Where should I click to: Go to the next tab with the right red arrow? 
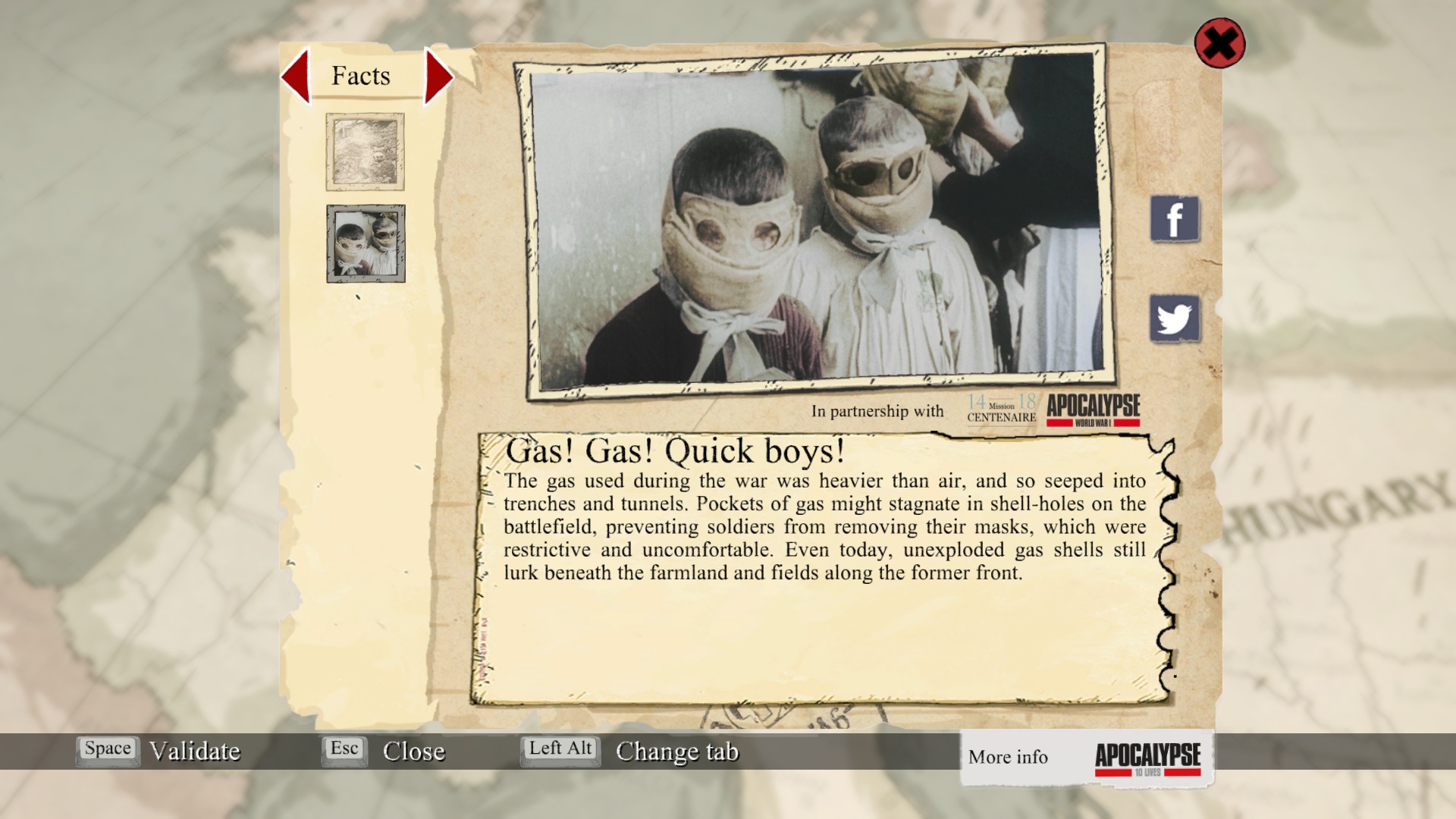tap(438, 76)
